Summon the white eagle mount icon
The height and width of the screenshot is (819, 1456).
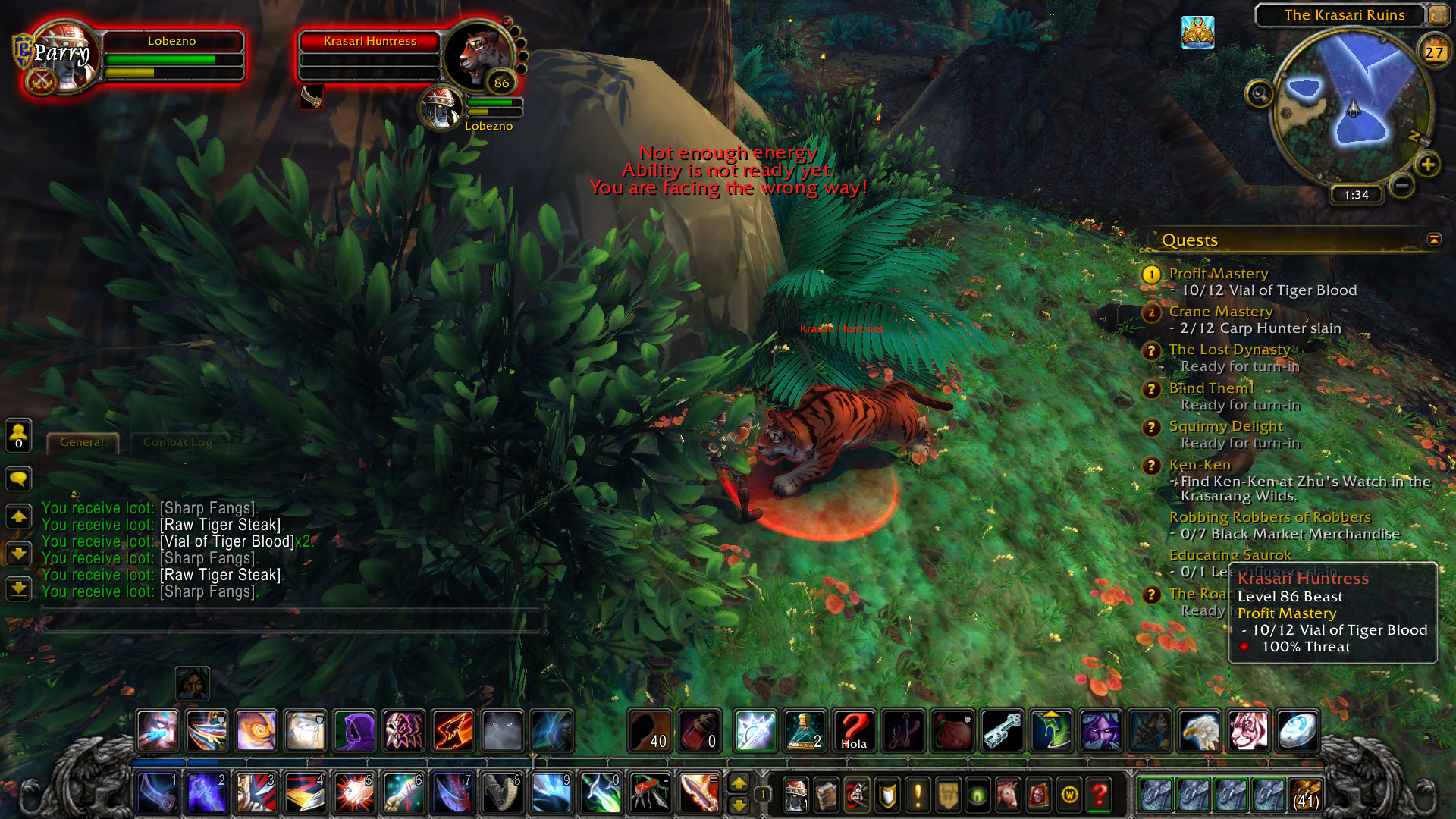[x=1200, y=731]
